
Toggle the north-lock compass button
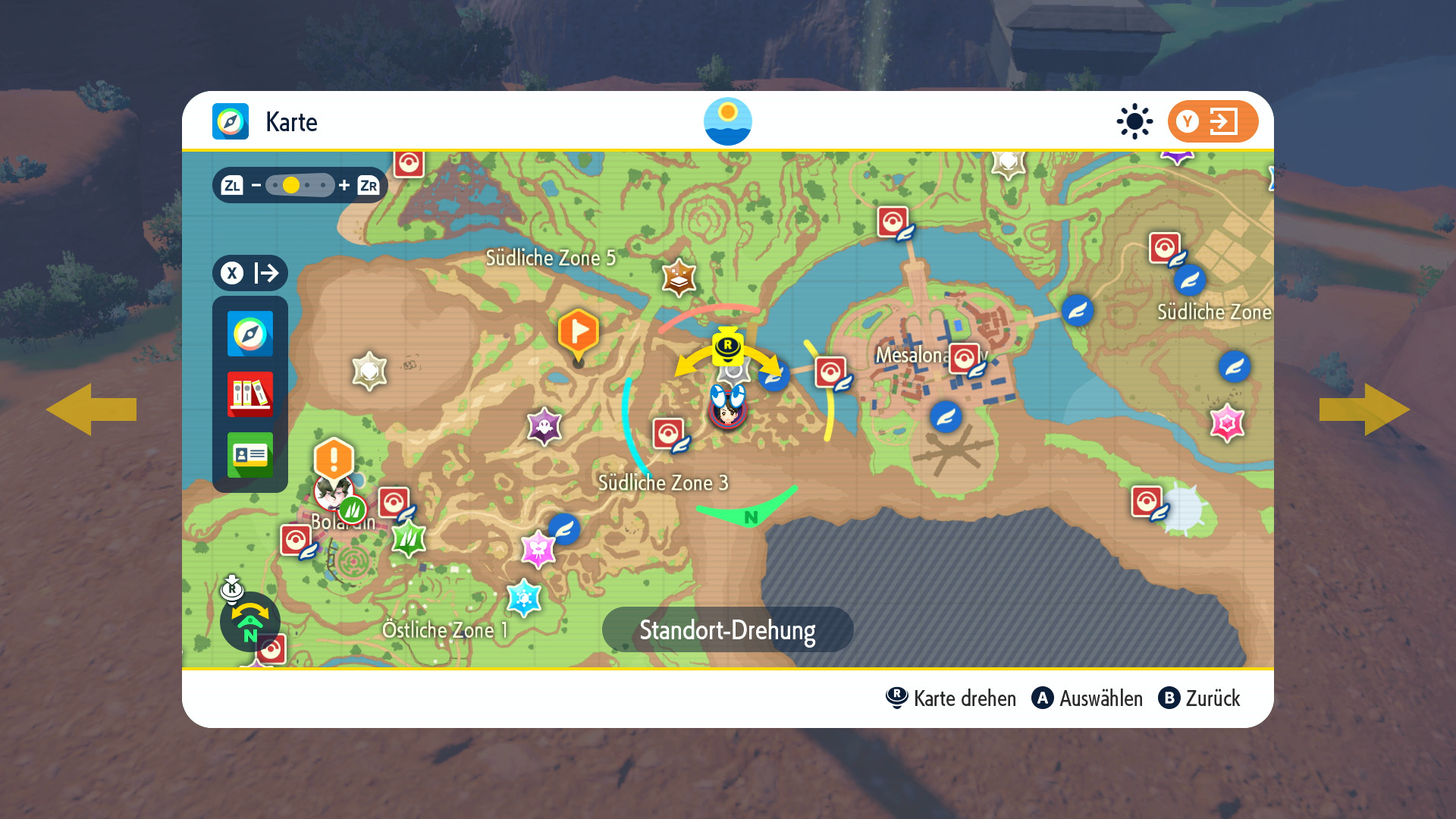249,622
